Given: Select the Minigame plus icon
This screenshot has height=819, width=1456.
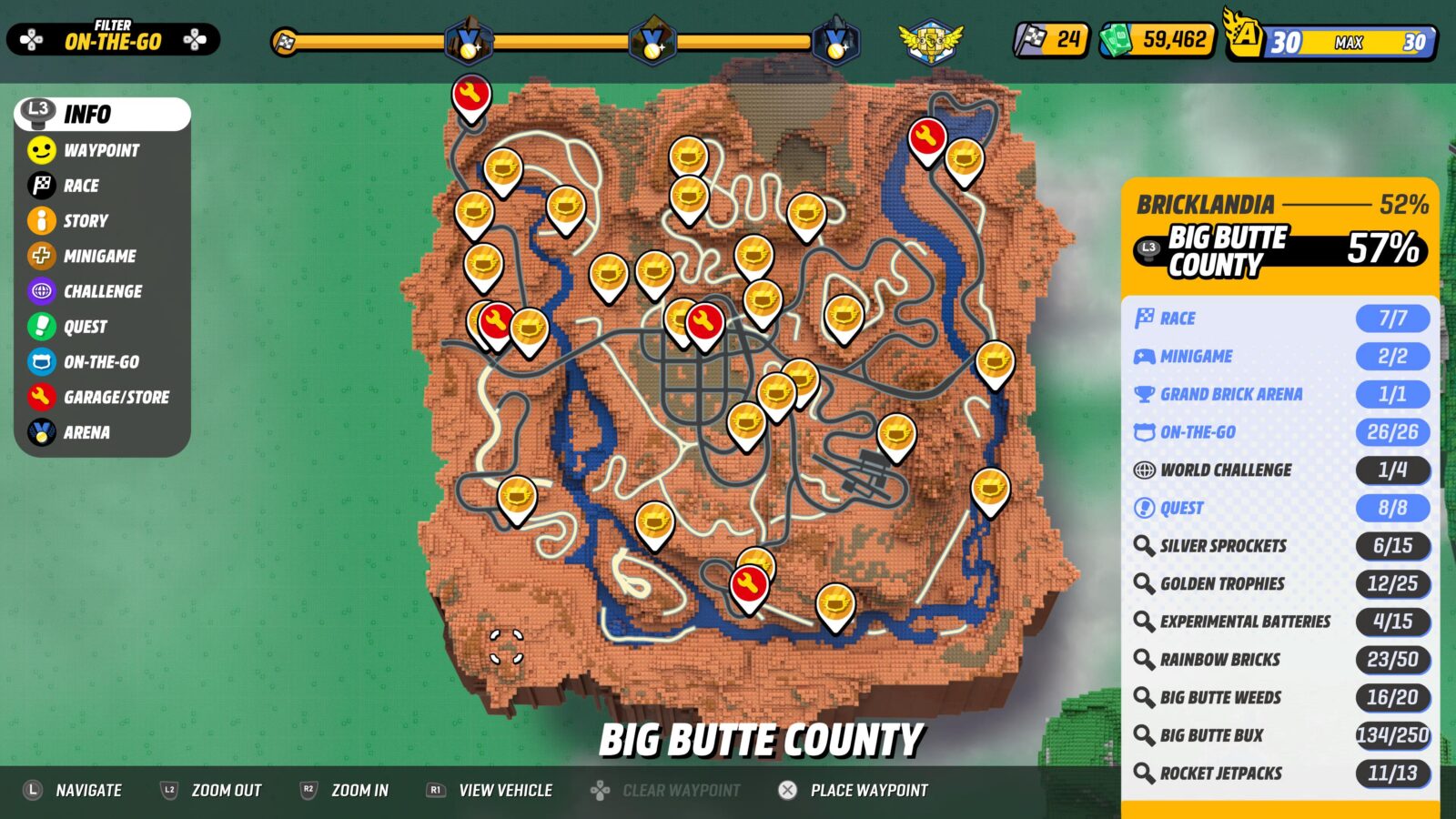Looking at the screenshot, I should 40,256.
